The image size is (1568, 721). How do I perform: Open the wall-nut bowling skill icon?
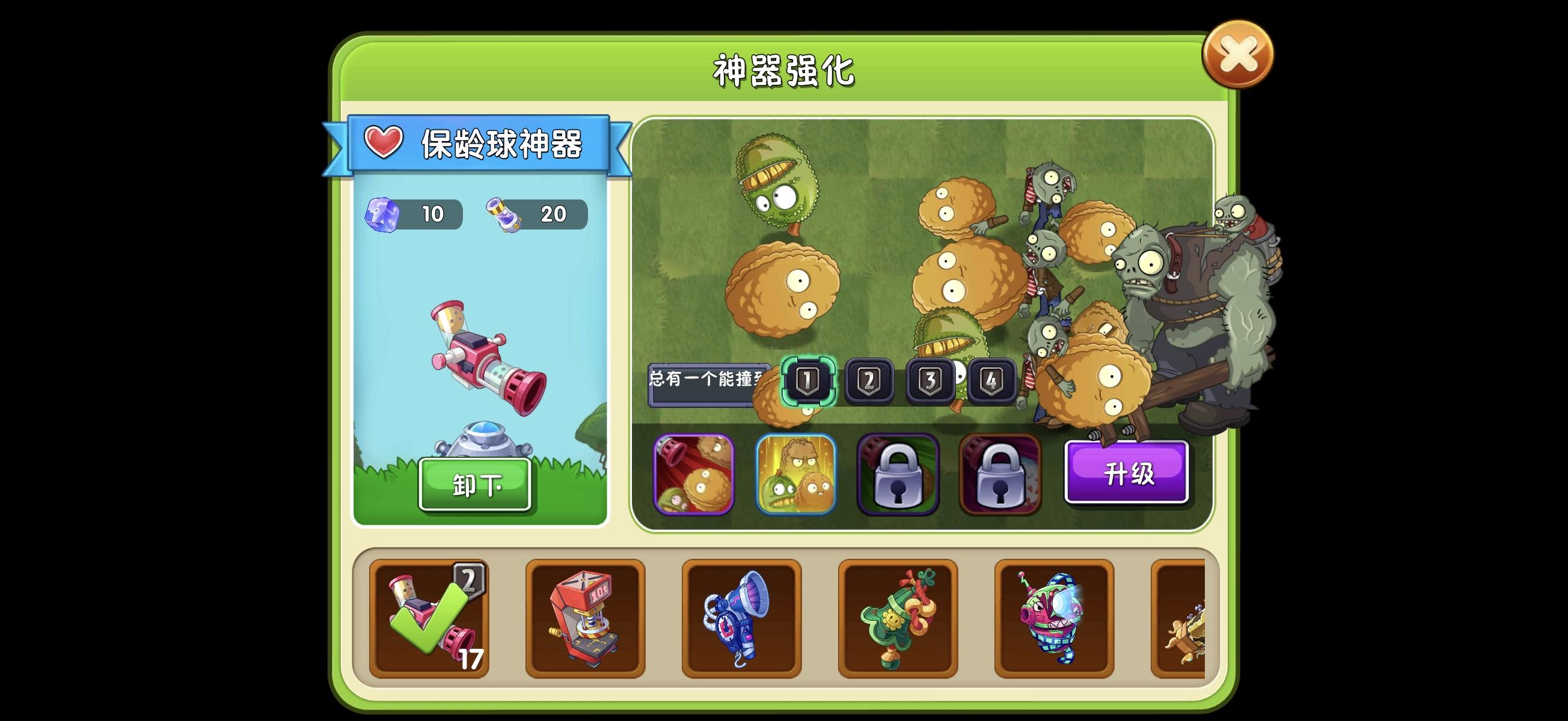(x=694, y=473)
